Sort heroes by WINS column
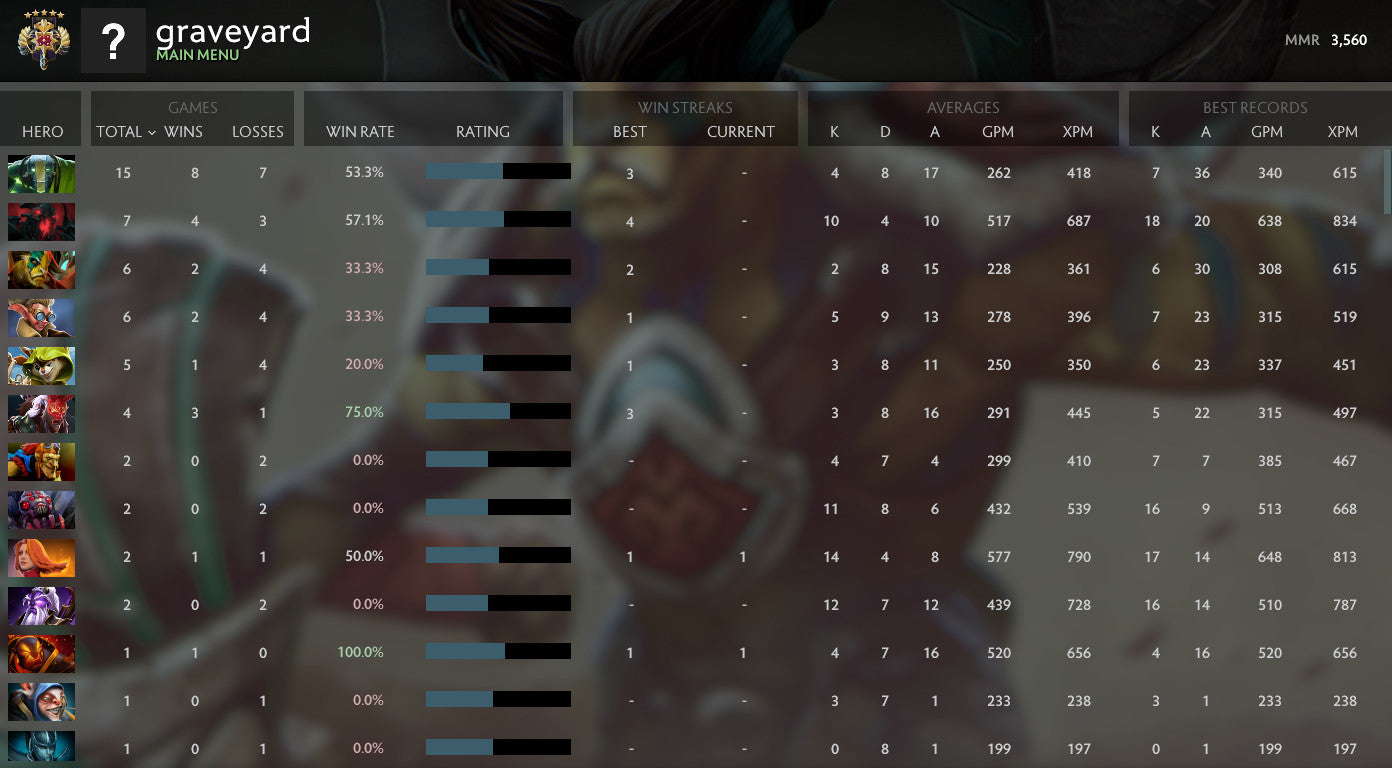This screenshot has height=768, width=1392. [182, 131]
